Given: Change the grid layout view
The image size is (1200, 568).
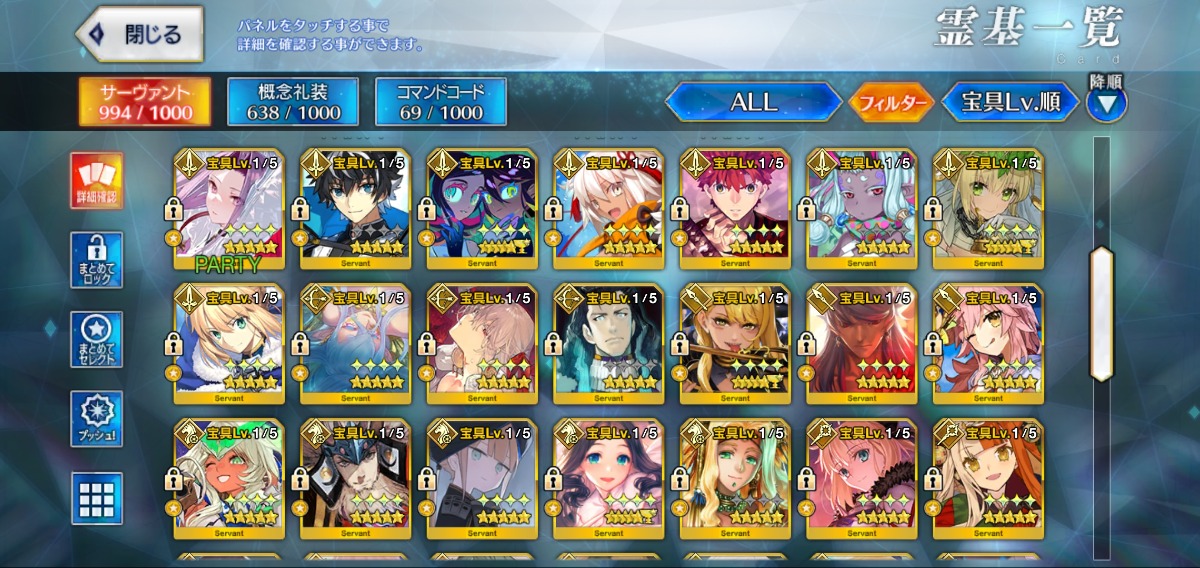Looking at the screenshot, I should point(97,498).
